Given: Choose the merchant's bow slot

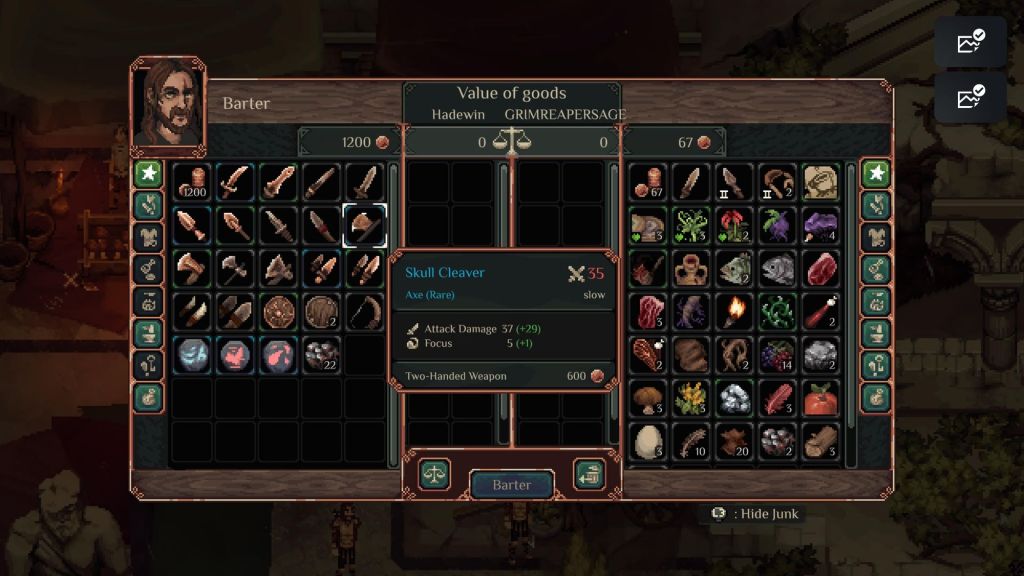Looking at the screenshot, I should (365, 311).
